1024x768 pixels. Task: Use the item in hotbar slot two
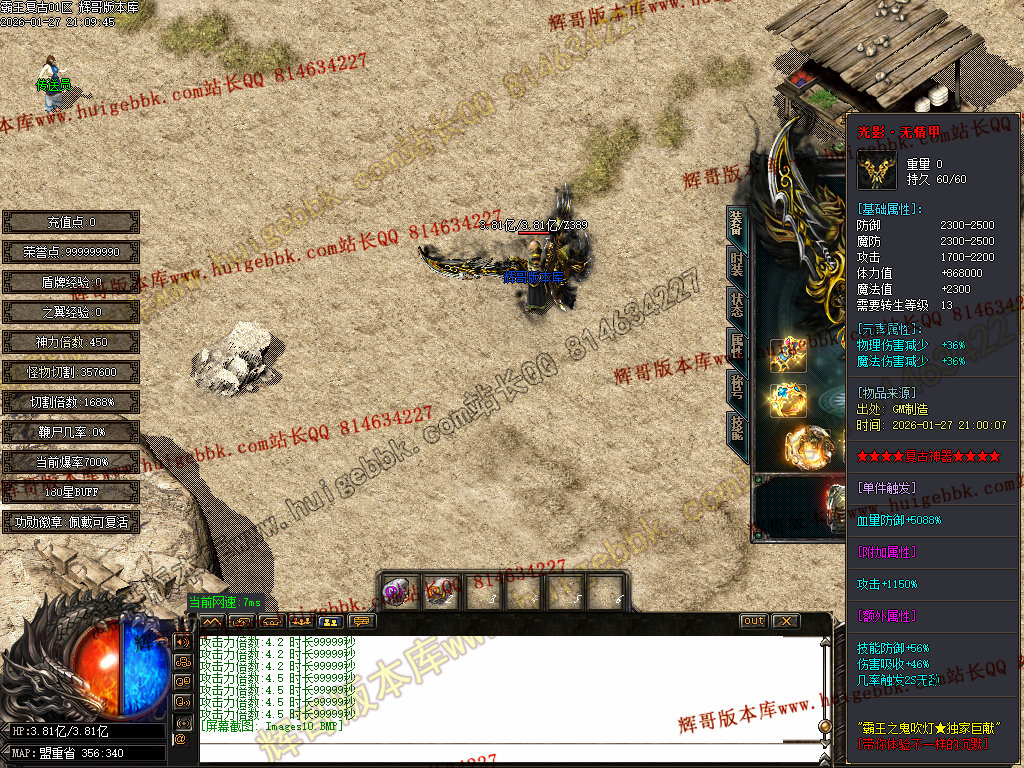pyautogui.click(x=439, y=592)
